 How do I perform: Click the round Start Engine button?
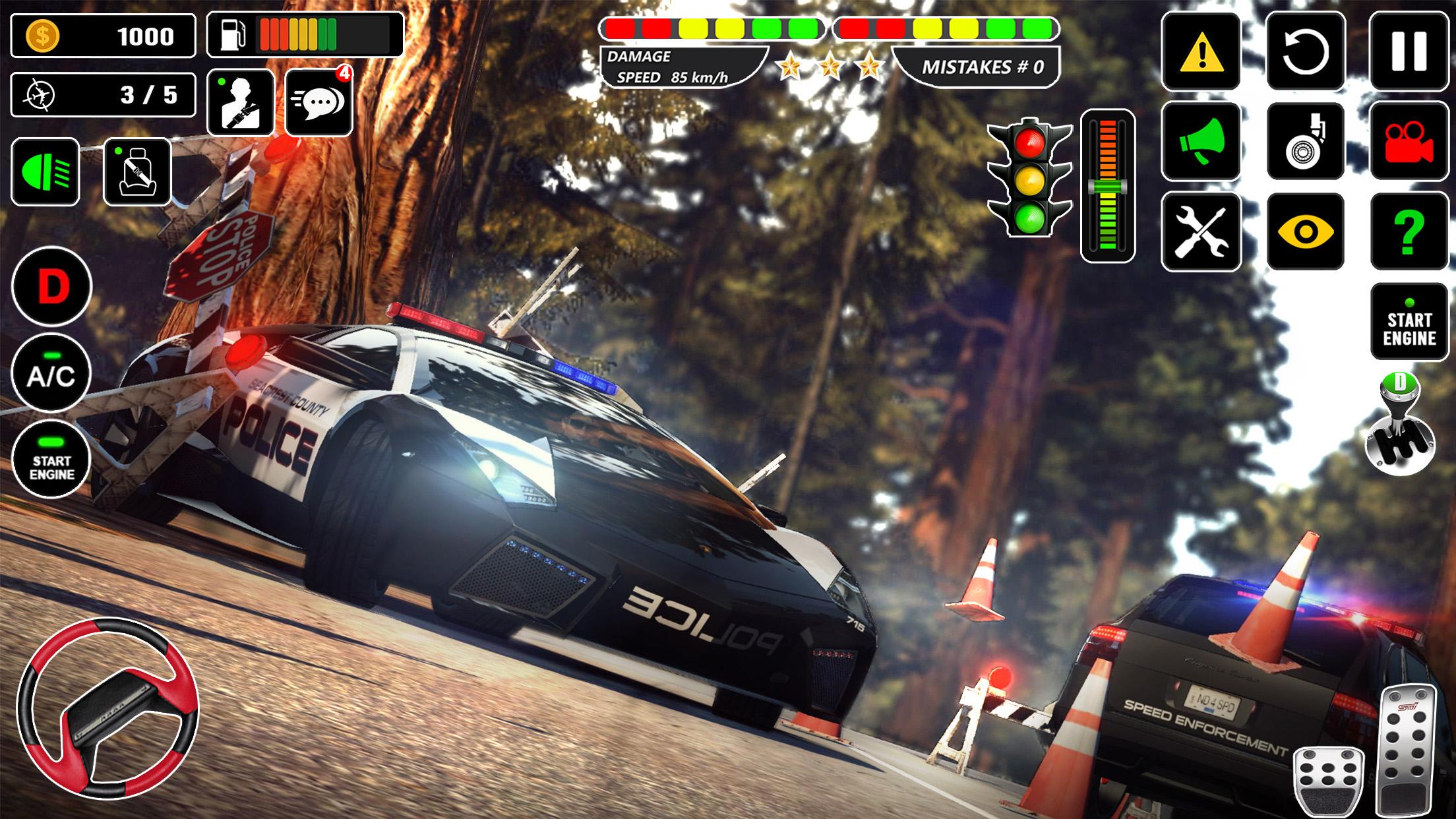pyautogui.click(x=51, y=459)
